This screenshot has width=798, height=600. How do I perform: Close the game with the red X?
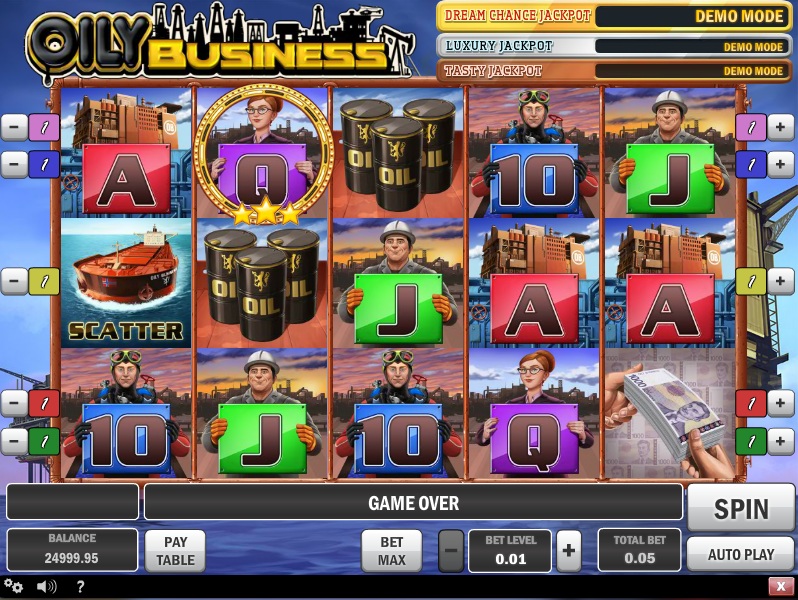(x=781, y=586)
